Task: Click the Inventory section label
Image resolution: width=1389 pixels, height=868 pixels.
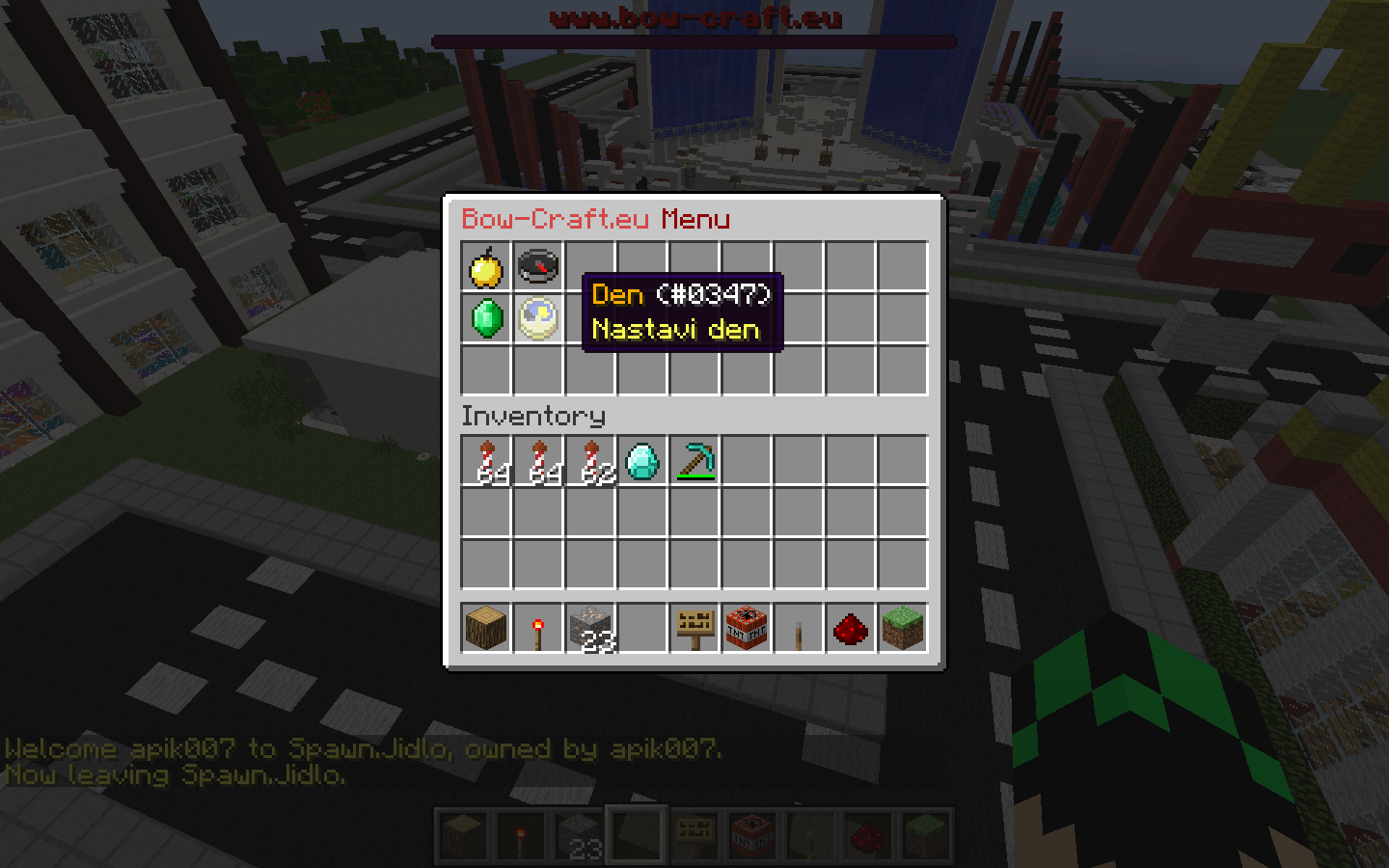Action: tap(533, 417)
